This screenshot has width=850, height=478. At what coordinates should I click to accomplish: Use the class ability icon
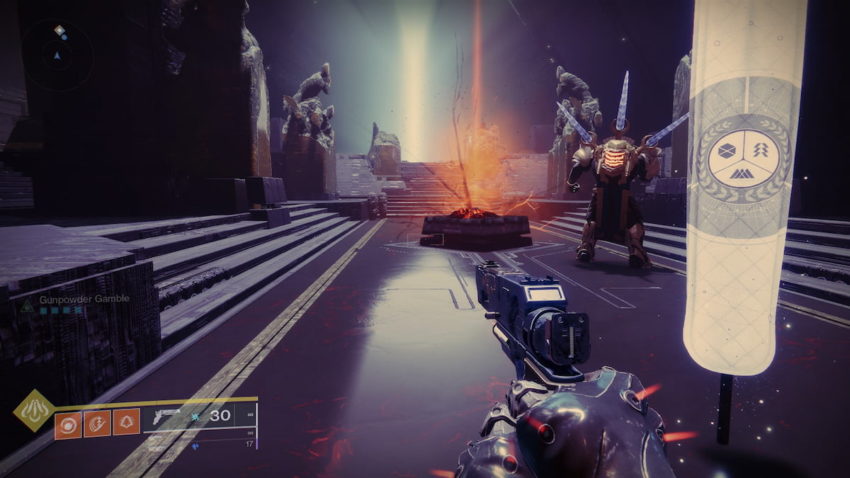125,422
